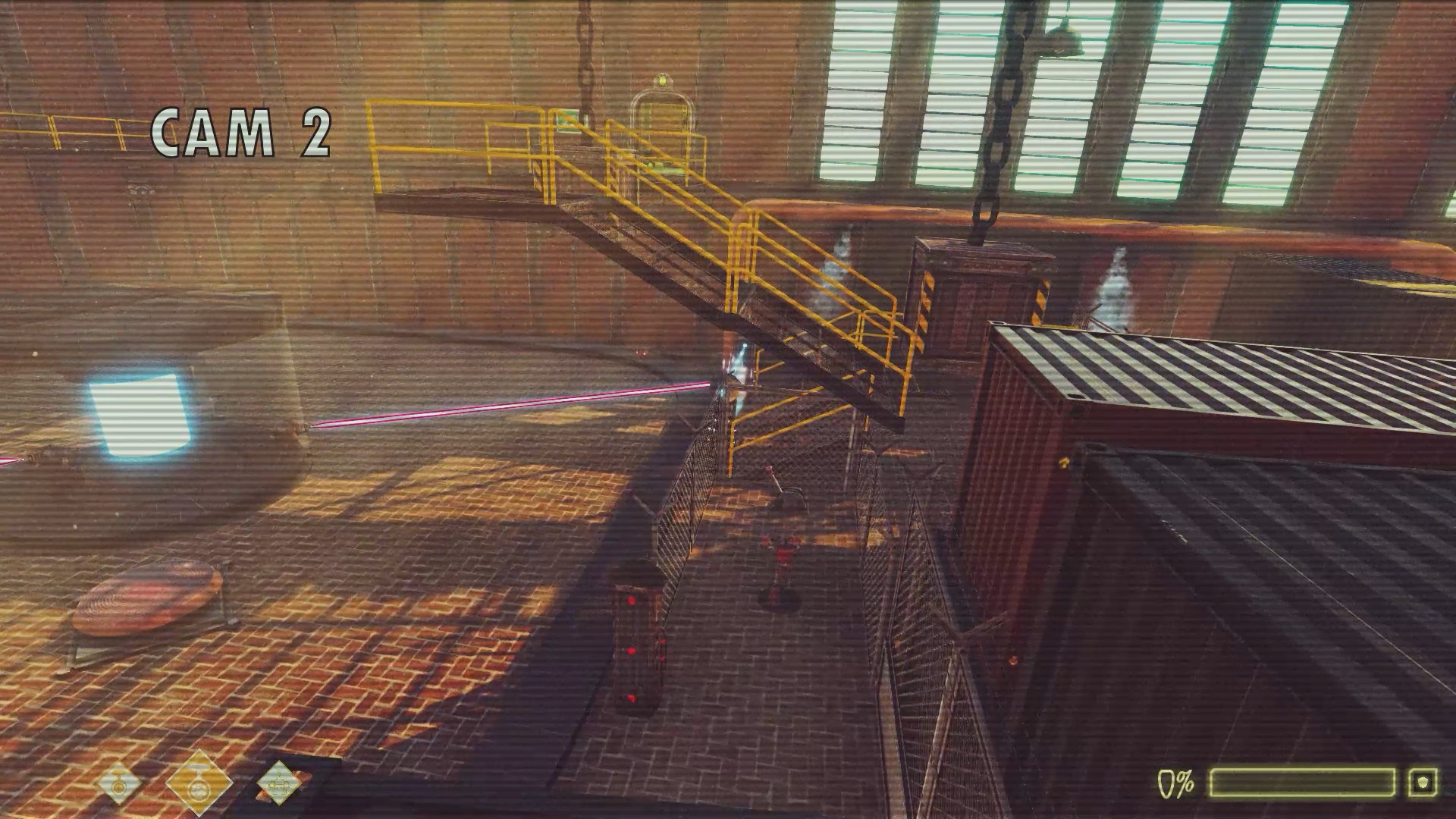Image resolution: width=1456 pixels, height=819 pixels.
Task: Click the crate hanging from the chain
Action: click(x=986, y=288)
